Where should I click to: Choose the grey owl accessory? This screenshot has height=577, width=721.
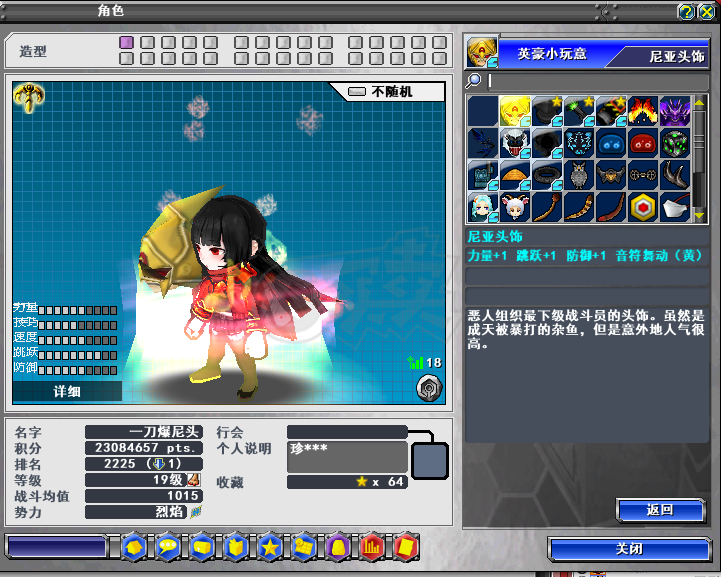pyautogui.click(x=579, y=175)
